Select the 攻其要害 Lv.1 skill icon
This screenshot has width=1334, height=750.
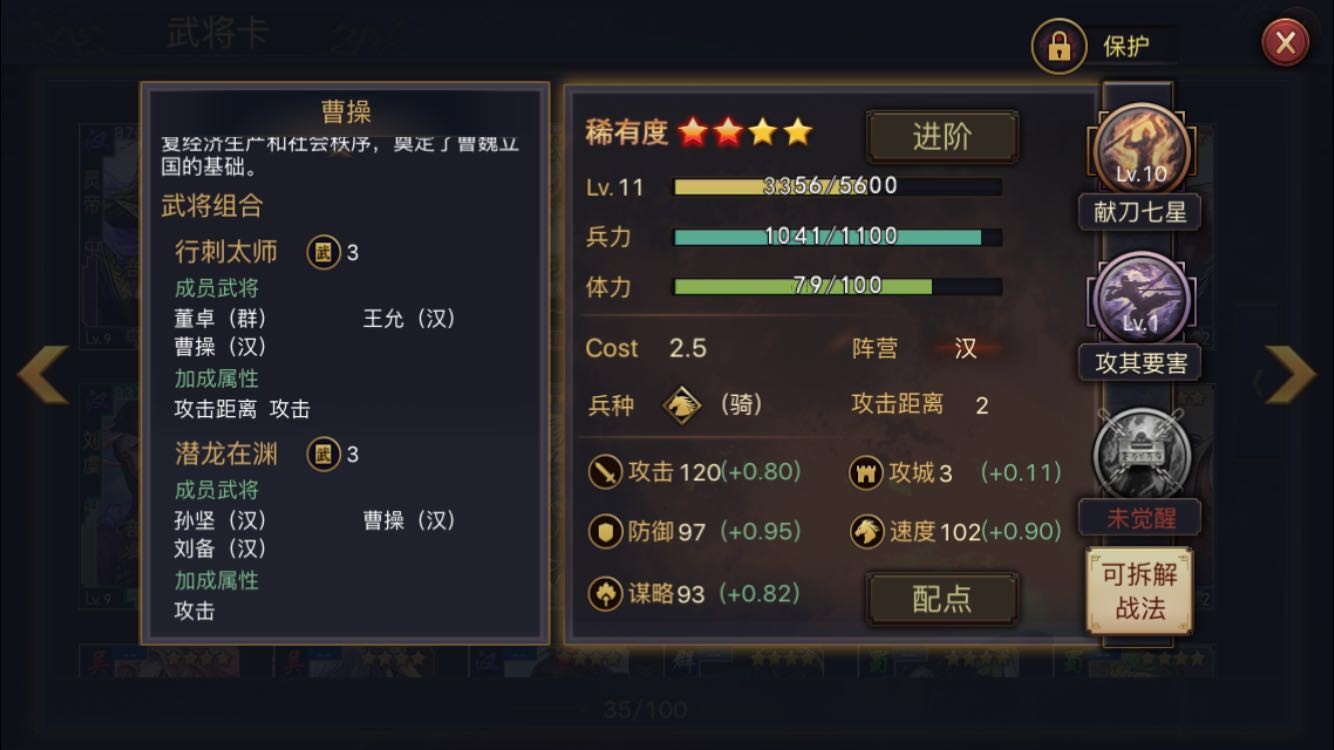[x=1140, y=298]
